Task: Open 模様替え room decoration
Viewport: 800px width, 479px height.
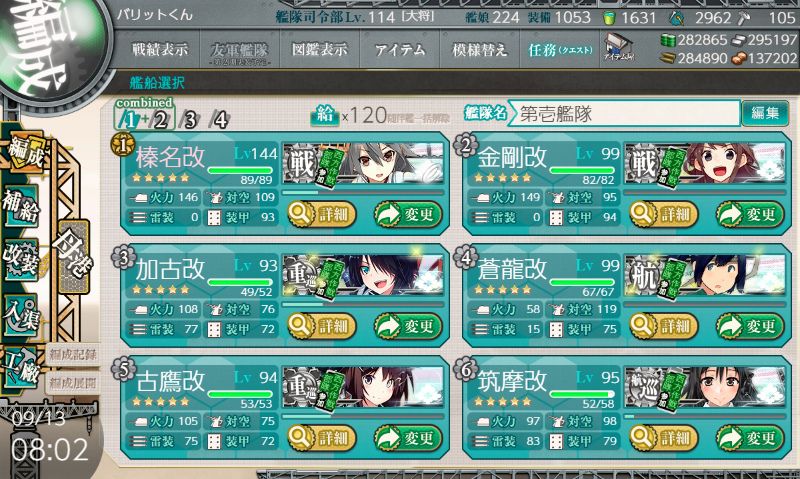Action: pyautogui.click(x=472, y=49)
